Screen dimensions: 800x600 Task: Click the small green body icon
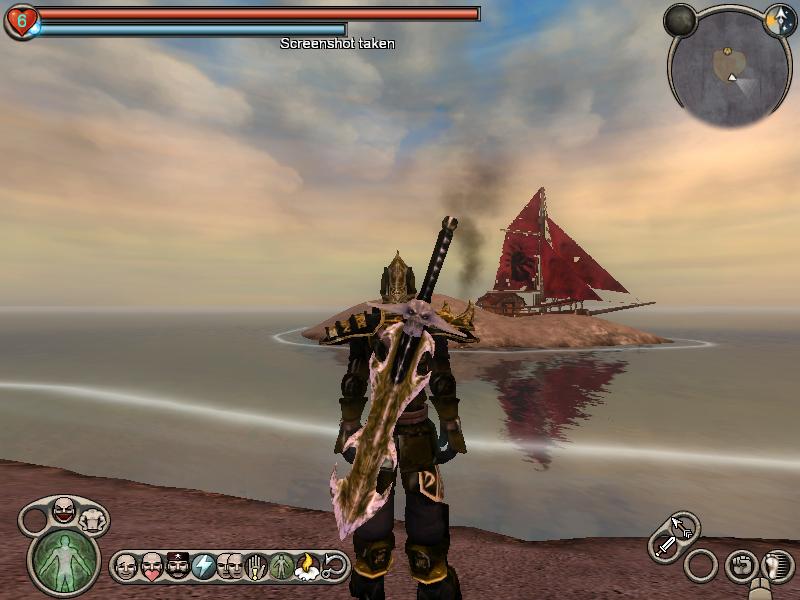(x=281, y=566)
